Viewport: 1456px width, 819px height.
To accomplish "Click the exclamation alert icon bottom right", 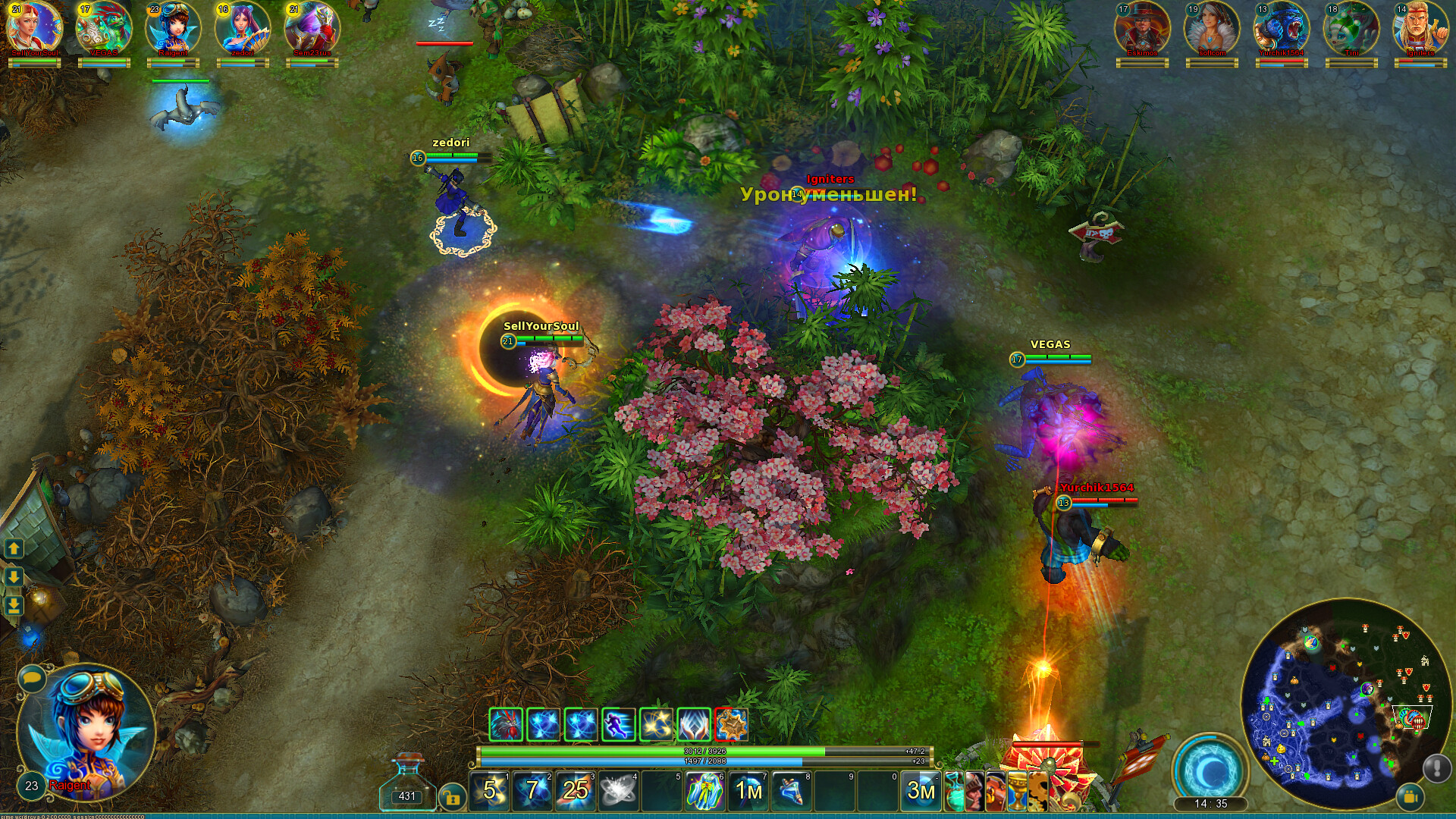I will click(1438, 768).
